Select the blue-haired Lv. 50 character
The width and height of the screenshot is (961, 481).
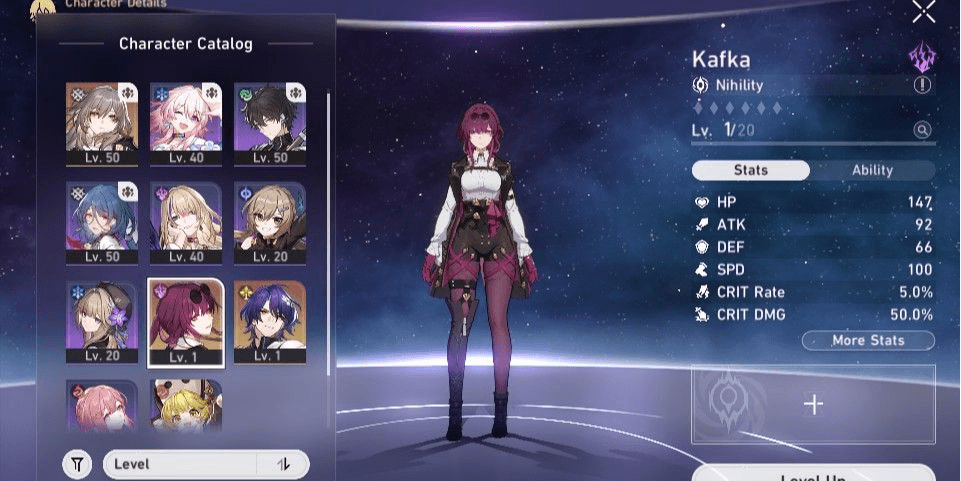click(102, 222)
